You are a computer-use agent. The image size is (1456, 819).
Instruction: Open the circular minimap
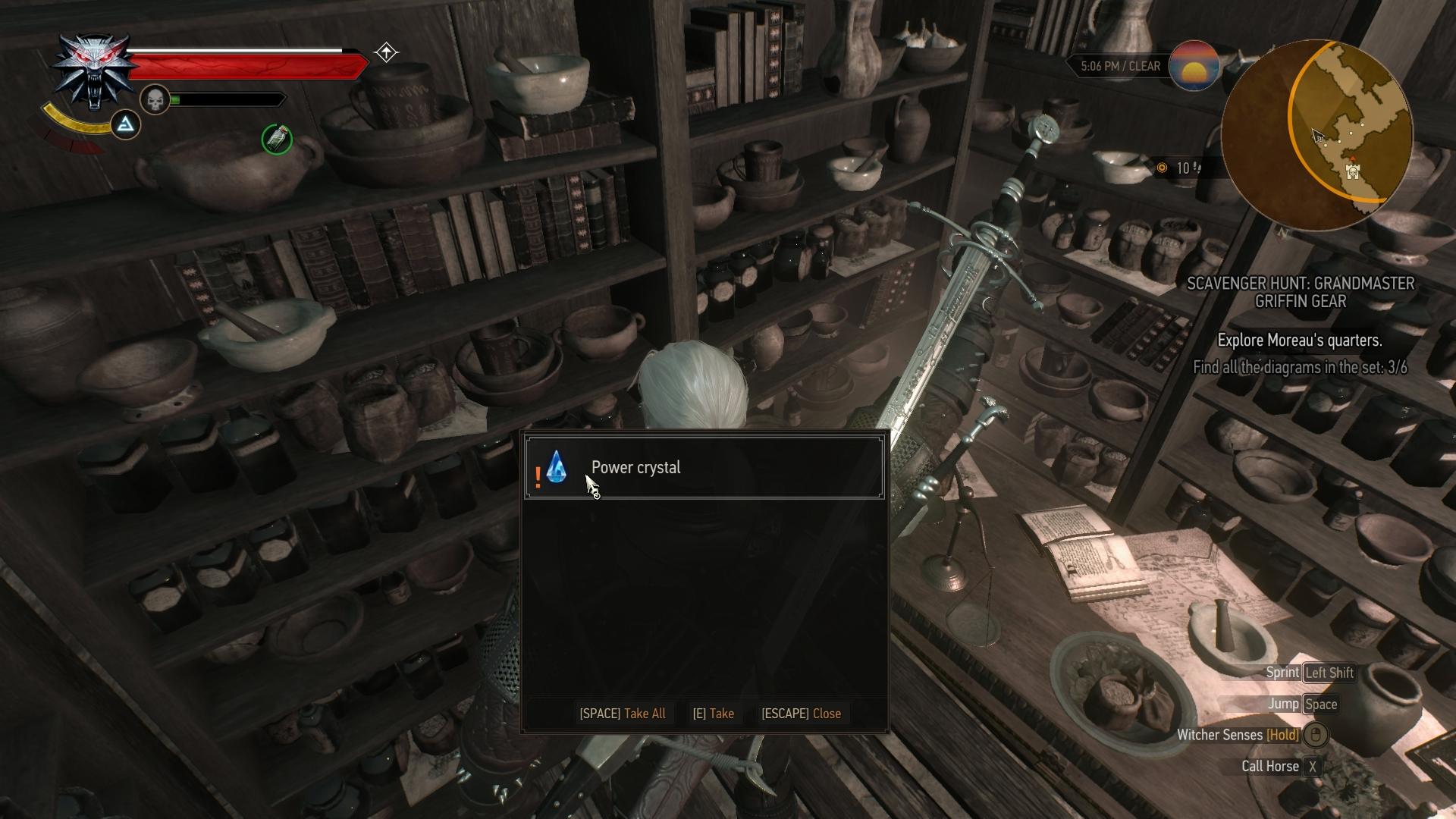(1318, 135)
